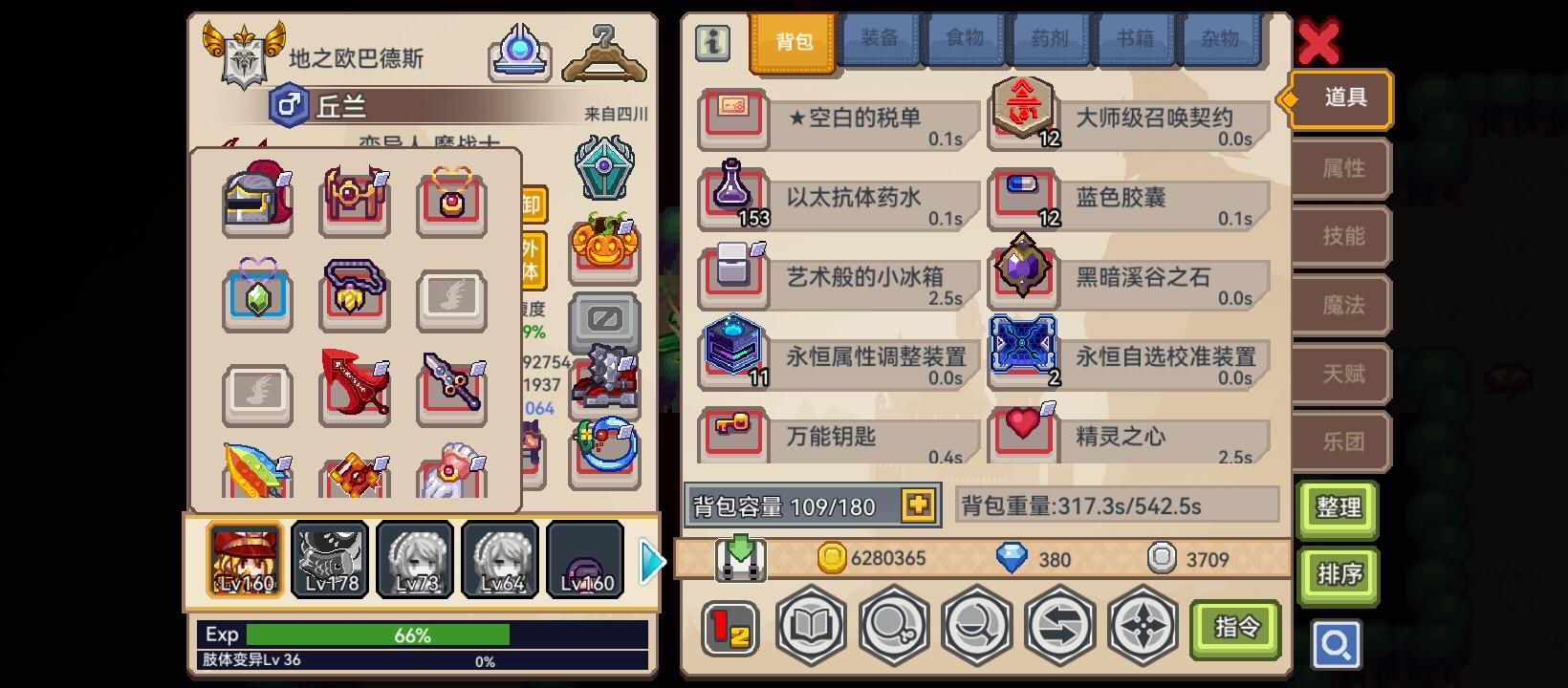
Task: Click the plus button next to 背包容量 109/180
Action: [x=918, y=505]
